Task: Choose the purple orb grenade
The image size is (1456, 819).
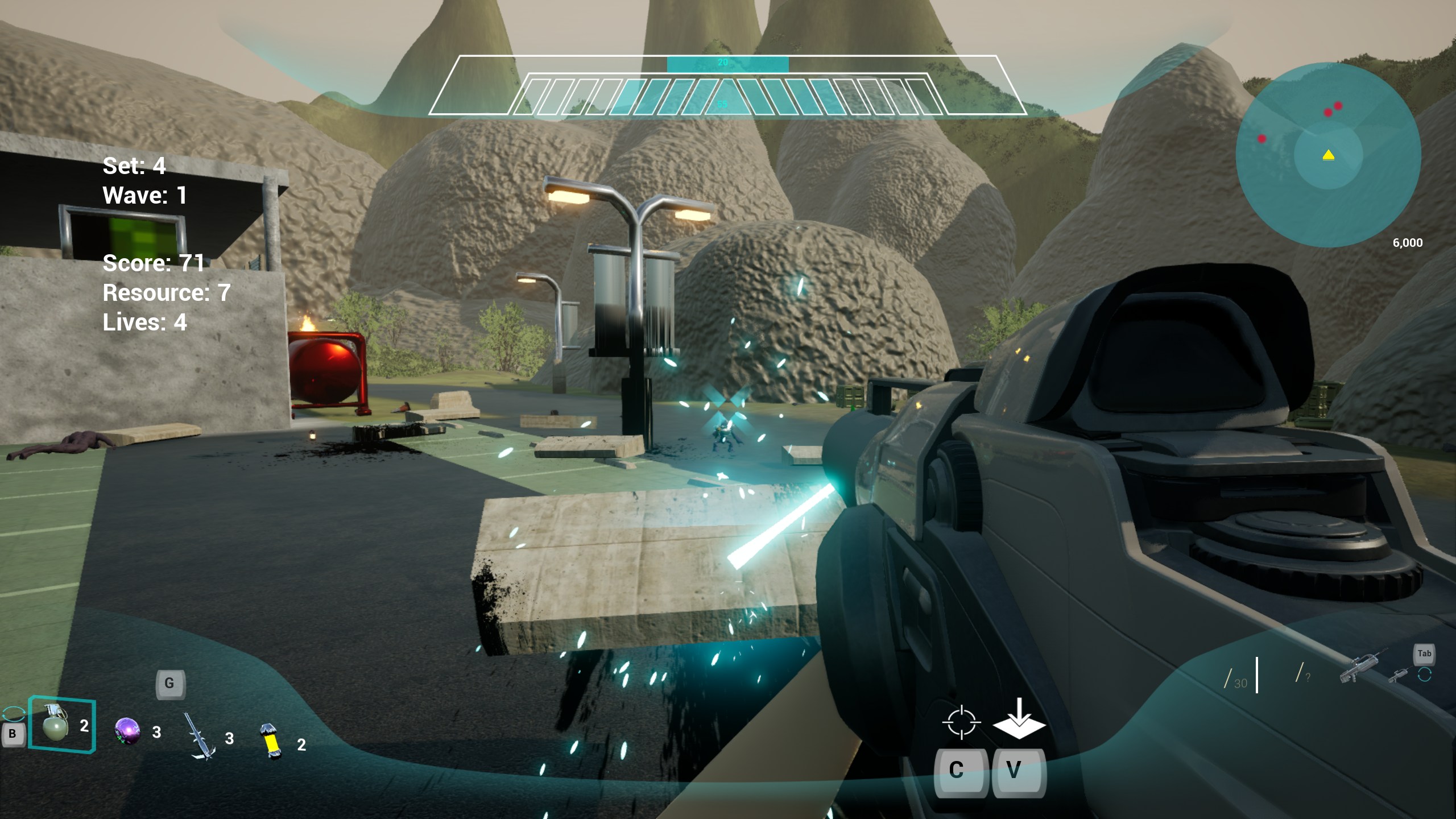Action: (127, 731)
